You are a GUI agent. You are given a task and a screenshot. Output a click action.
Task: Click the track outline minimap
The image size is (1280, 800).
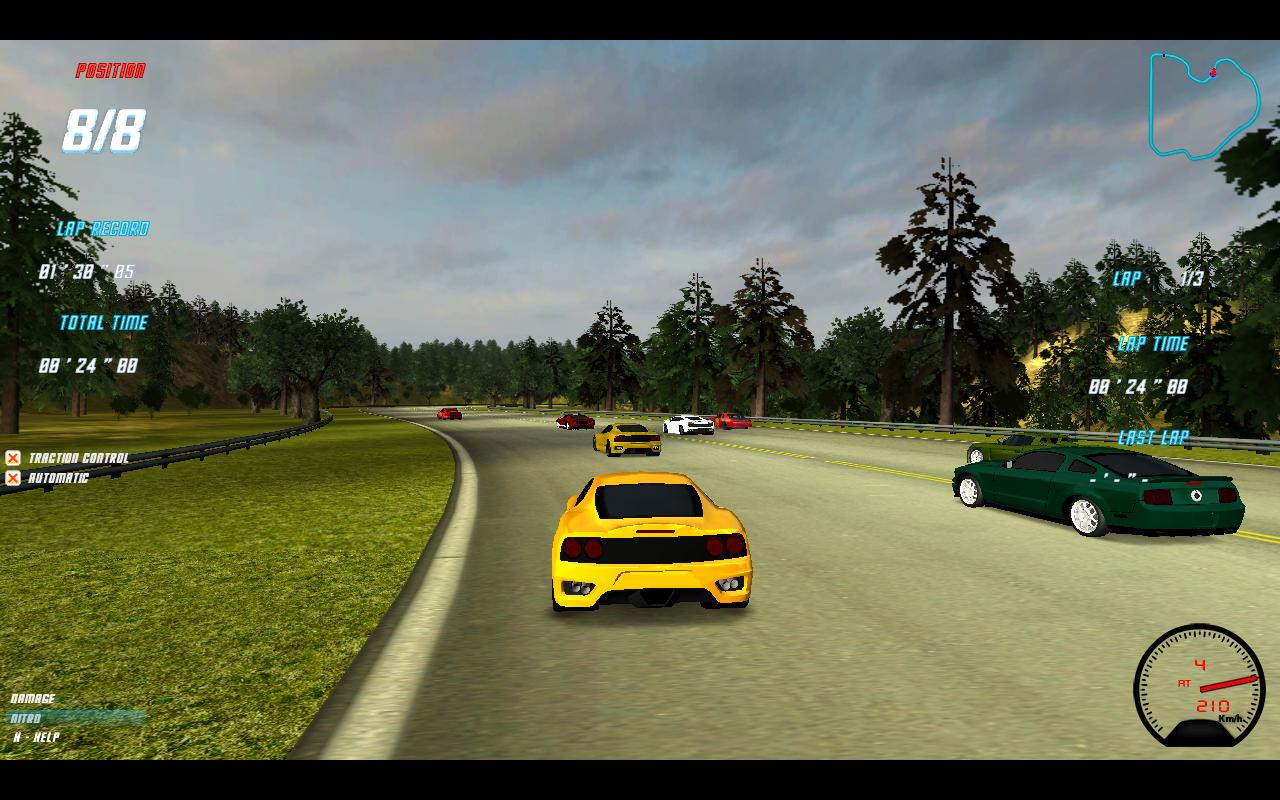1203,105
